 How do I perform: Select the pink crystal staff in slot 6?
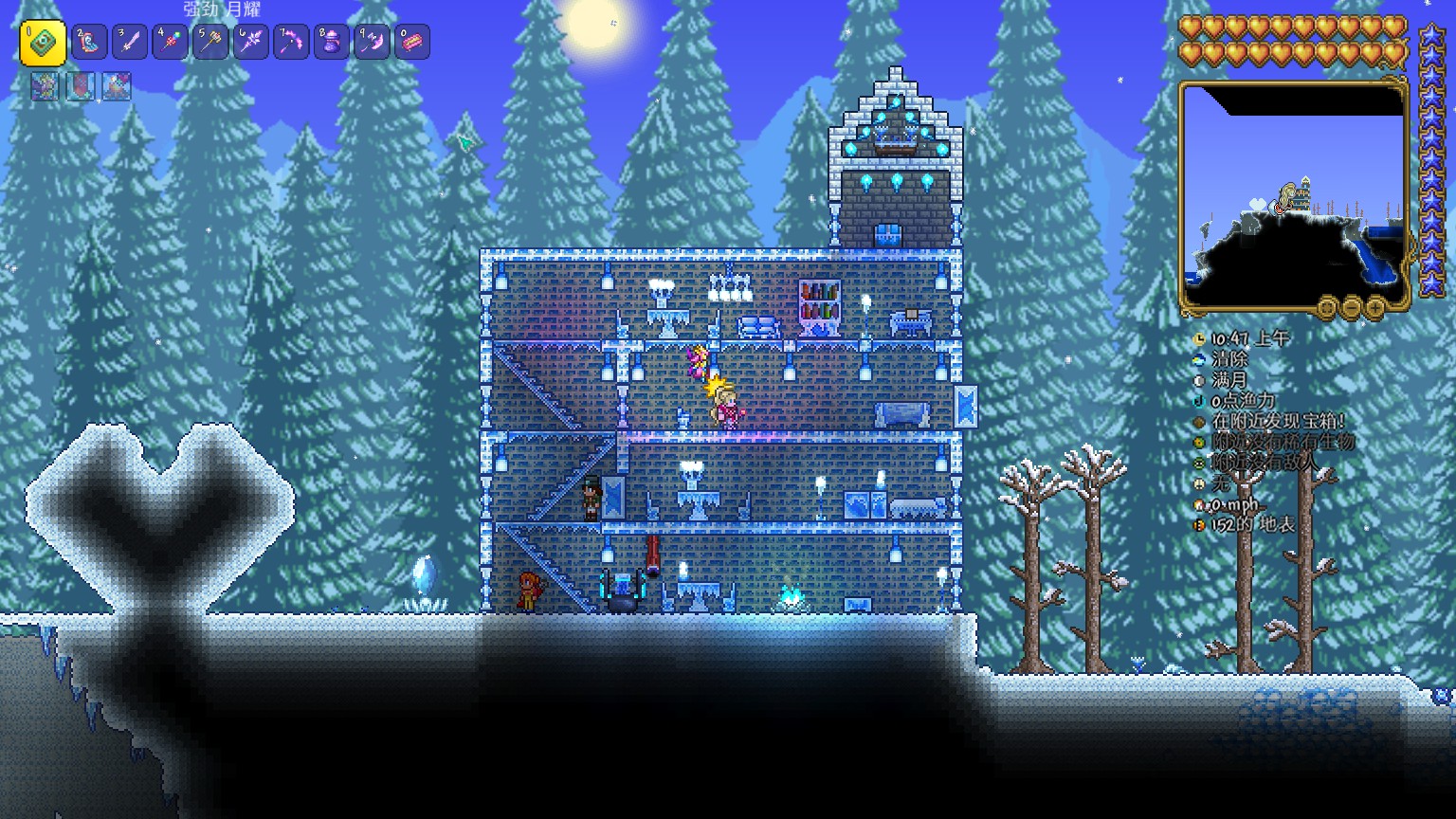(251, 43)
